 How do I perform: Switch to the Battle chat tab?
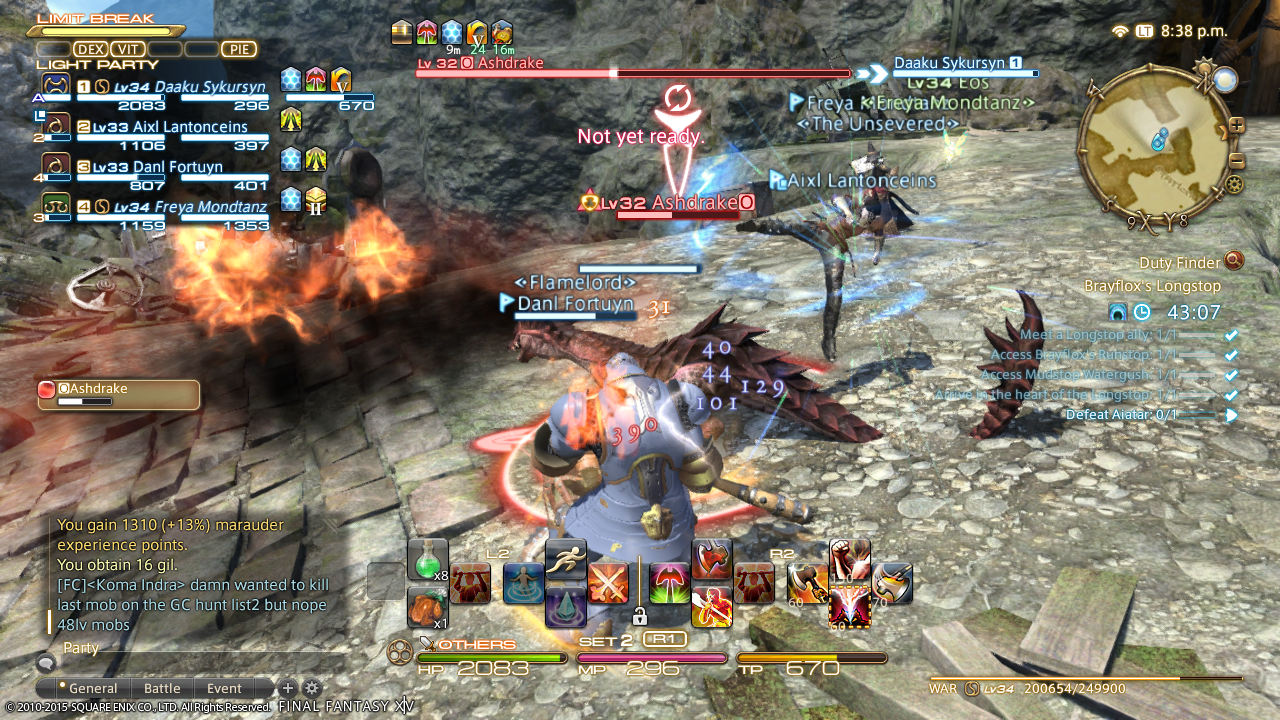click(162, 688)
